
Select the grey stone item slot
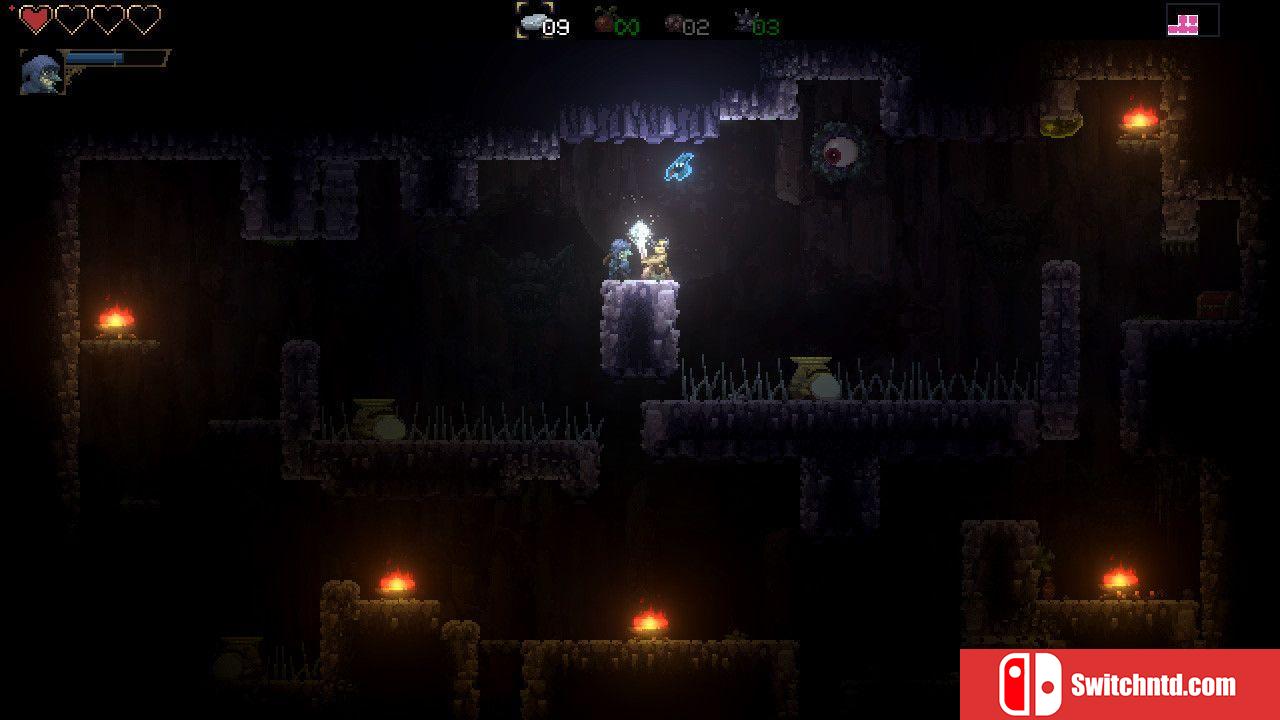tap(533, 20)
